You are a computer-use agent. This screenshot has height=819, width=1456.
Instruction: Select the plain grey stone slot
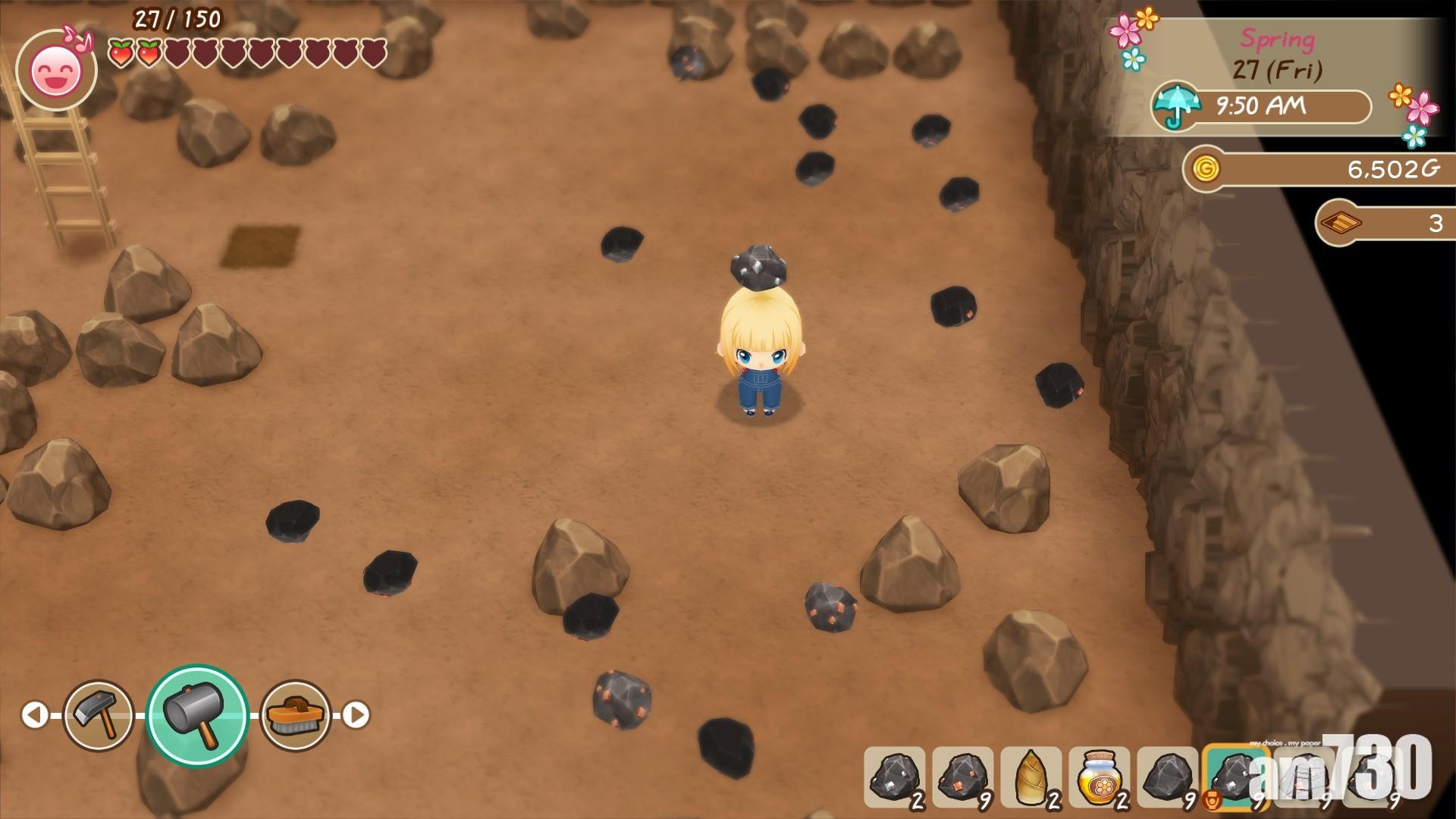click(x=1168, y=777)
